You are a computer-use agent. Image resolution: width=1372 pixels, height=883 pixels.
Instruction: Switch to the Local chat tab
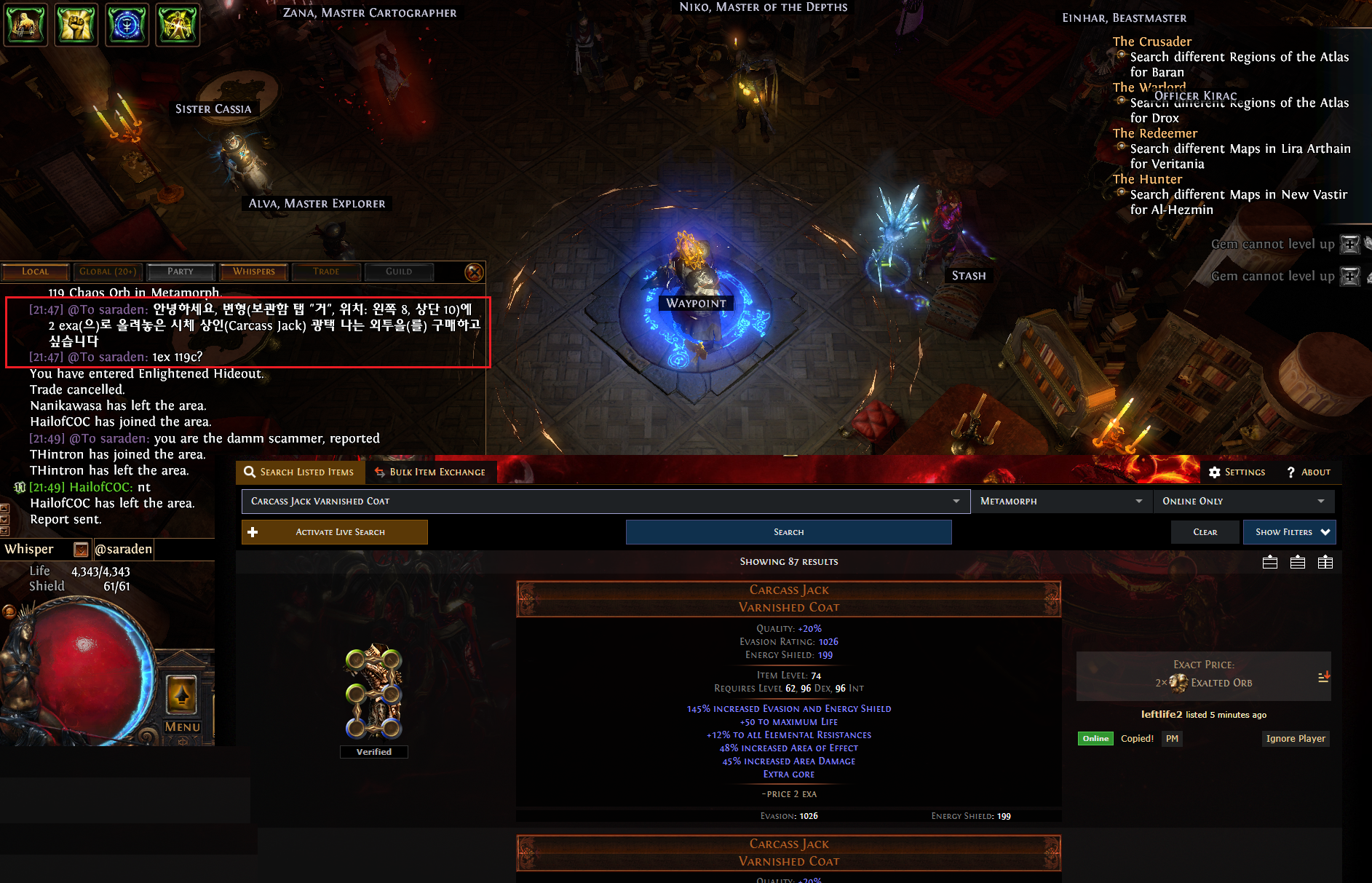[x=35, y=272]
